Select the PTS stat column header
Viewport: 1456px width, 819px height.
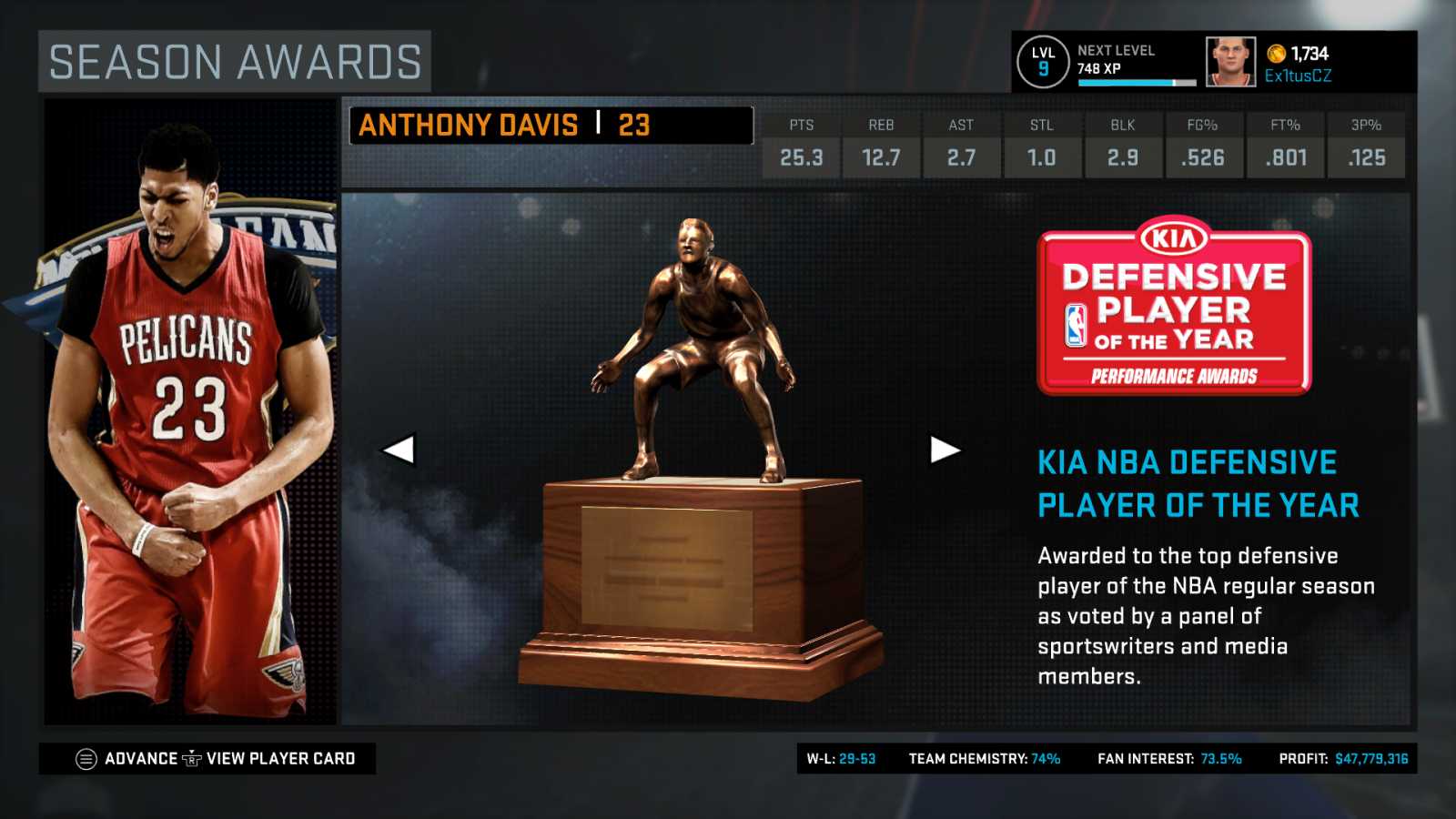[x=801, y=126]
